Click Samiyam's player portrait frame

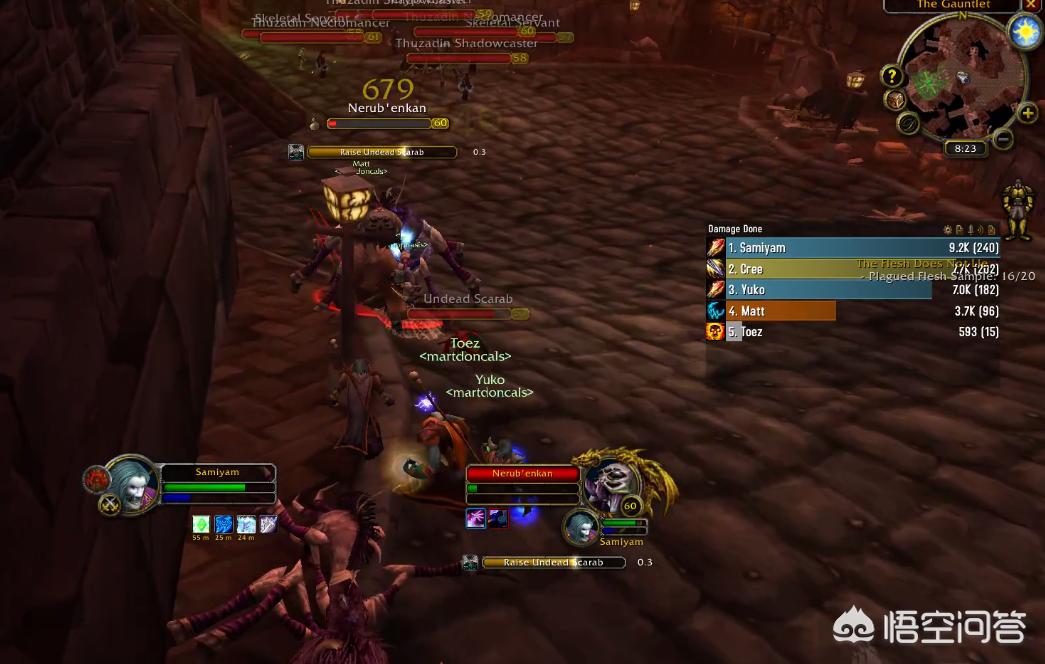(x=132, y=485)
